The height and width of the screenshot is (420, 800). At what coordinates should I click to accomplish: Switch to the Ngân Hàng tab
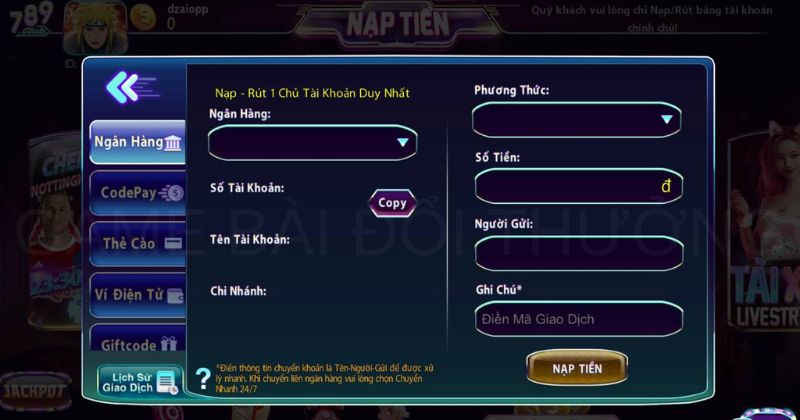click(138, 142)
